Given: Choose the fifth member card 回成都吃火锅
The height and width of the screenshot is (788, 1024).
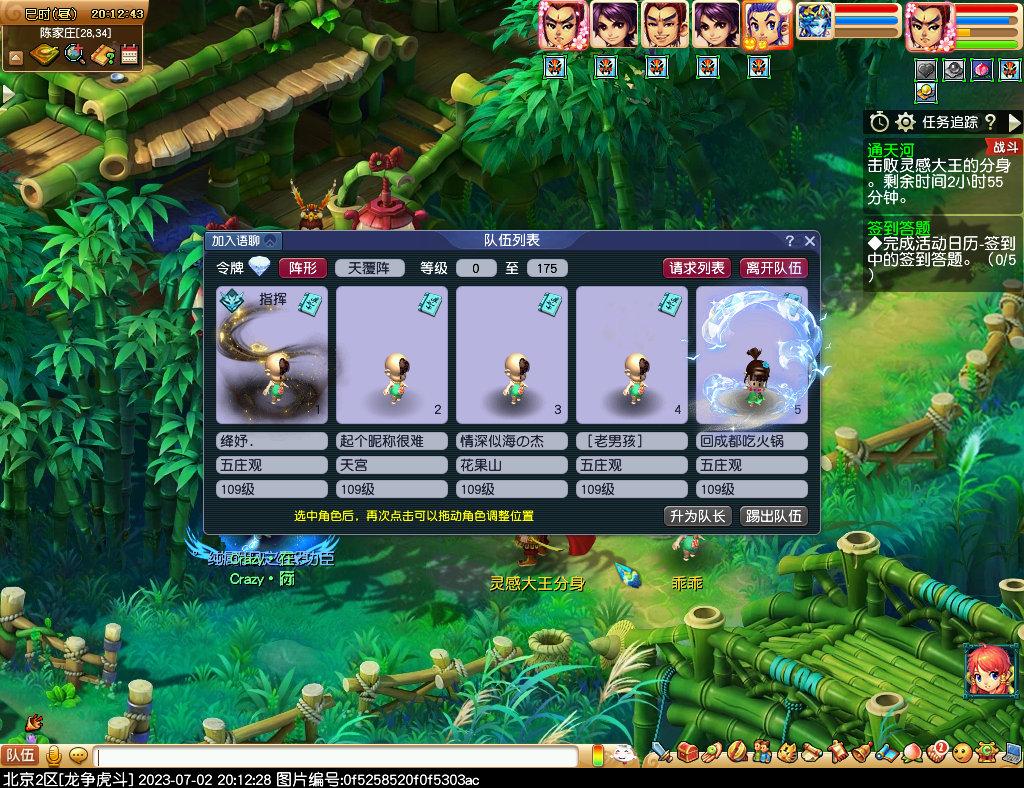Looking at the screenshot, I should click(751, 355).
